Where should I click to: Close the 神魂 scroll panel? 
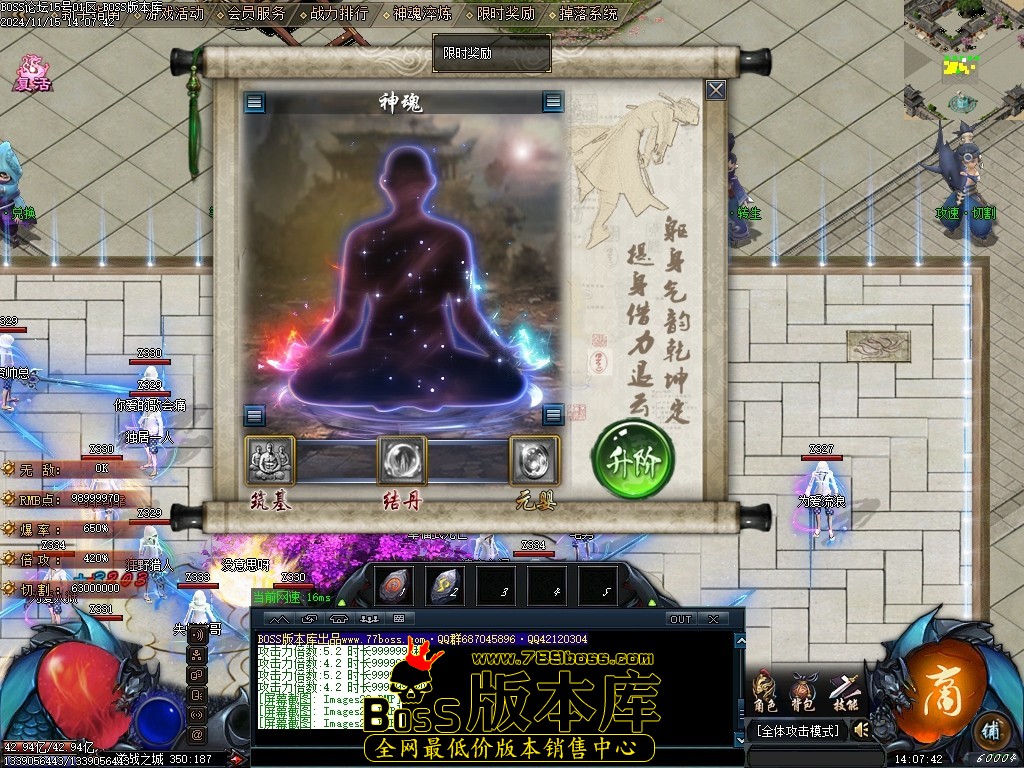coord(716,90)
